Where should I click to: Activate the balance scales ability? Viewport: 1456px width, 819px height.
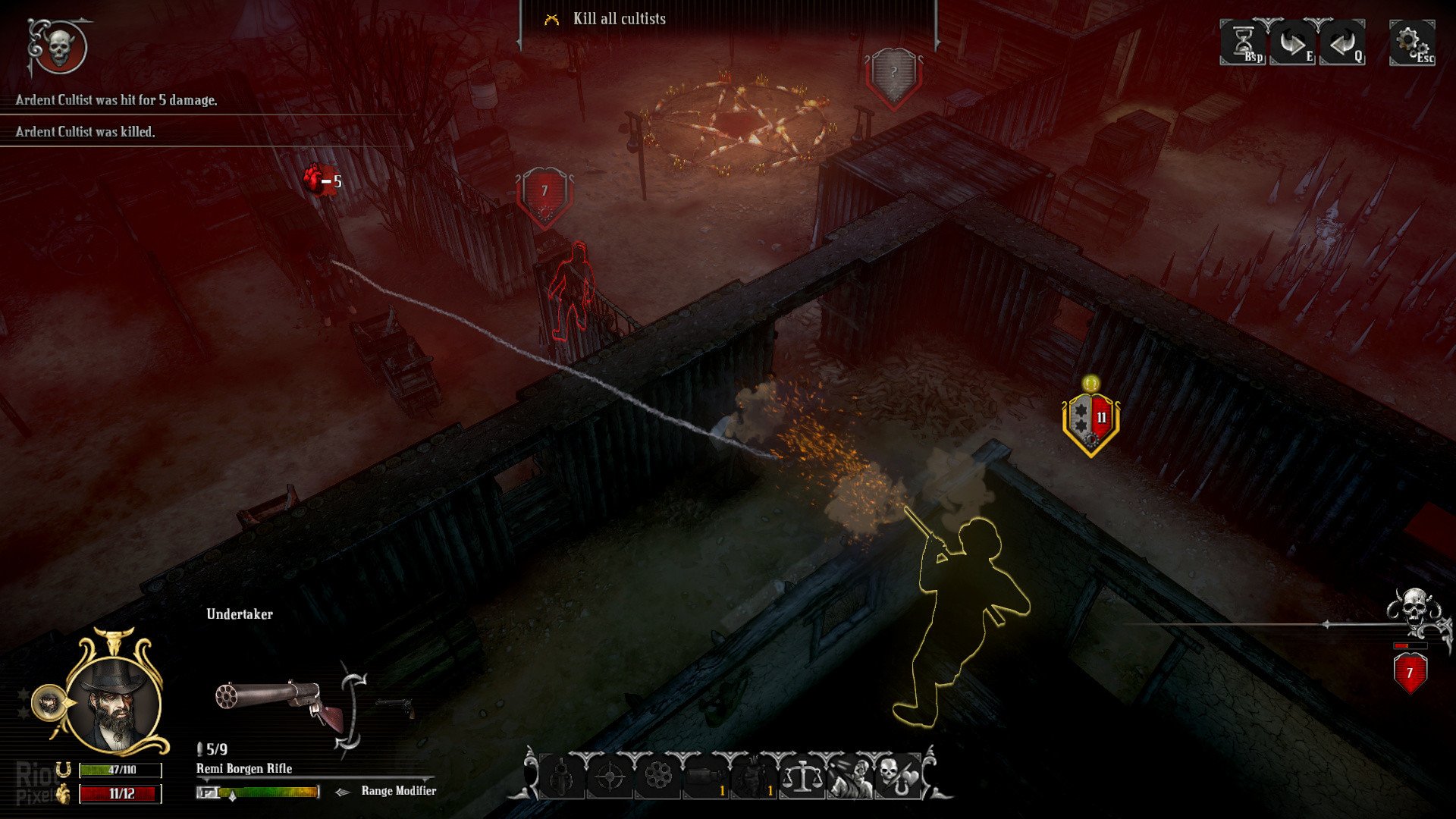[x=802, y=777]
